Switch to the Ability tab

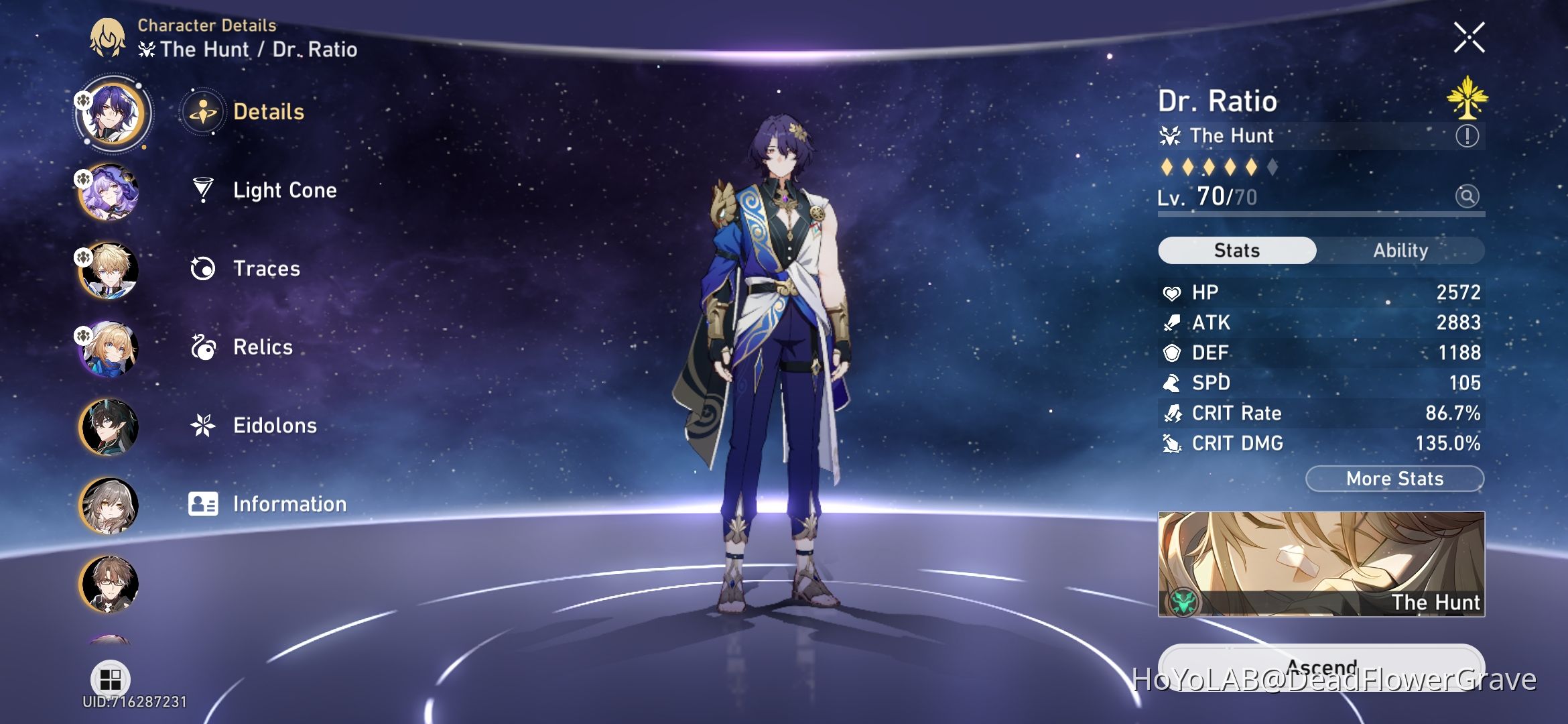point(1402,250)
